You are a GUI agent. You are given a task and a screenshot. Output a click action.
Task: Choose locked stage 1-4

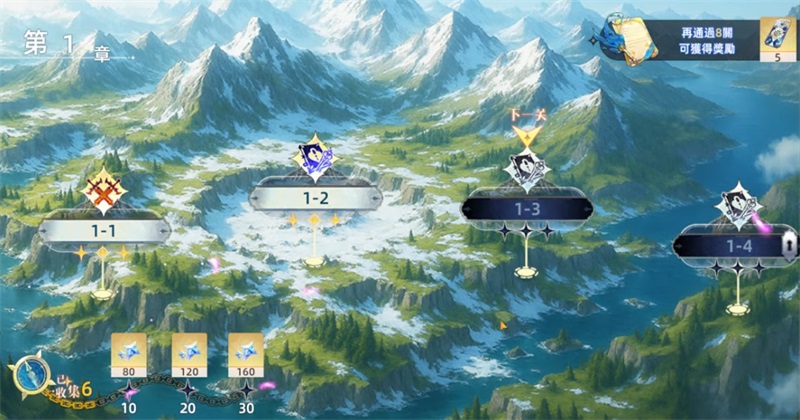tap(738, 245)
